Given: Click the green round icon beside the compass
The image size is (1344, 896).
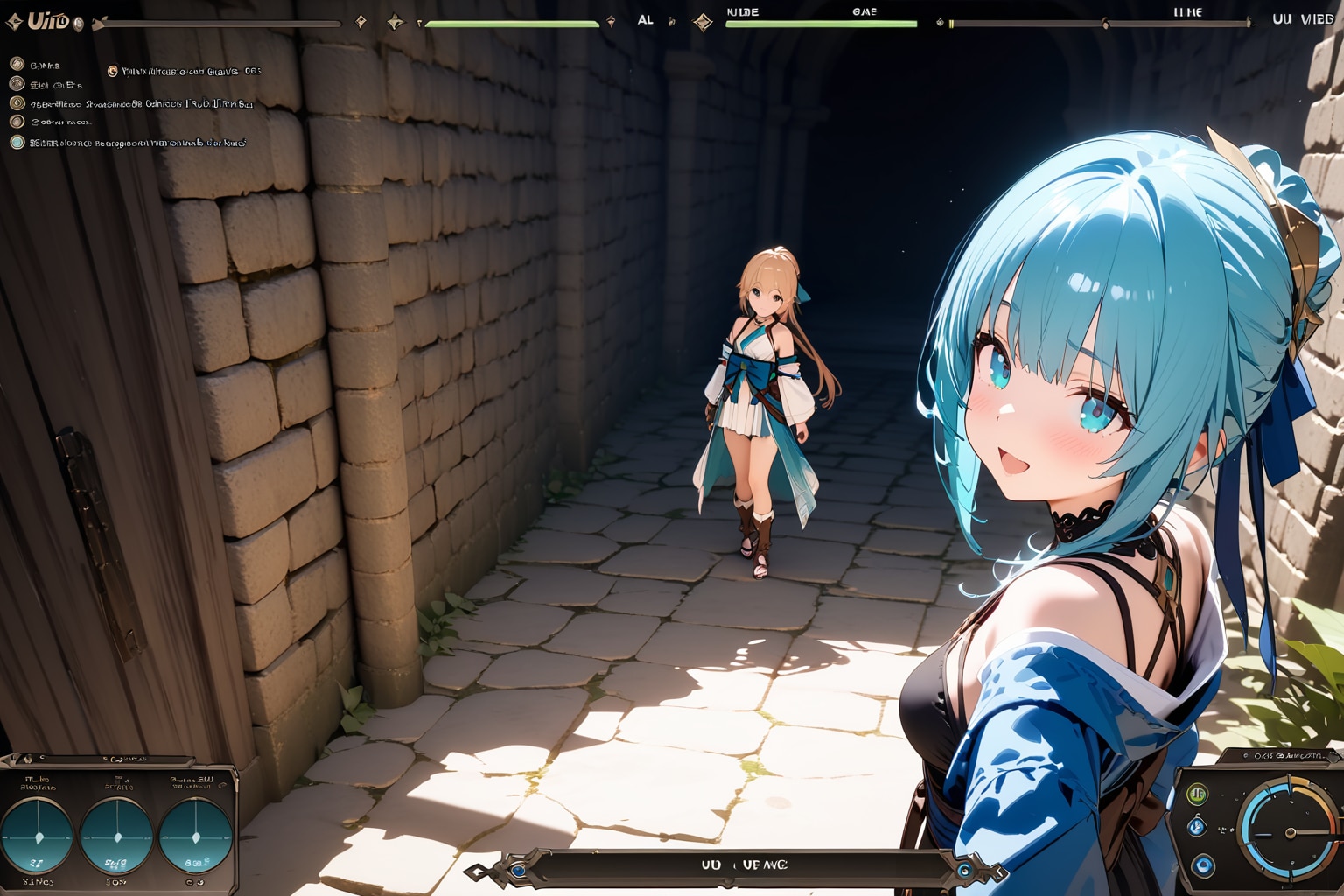Looking at the screenshot, I should (x=1197, y=794).
